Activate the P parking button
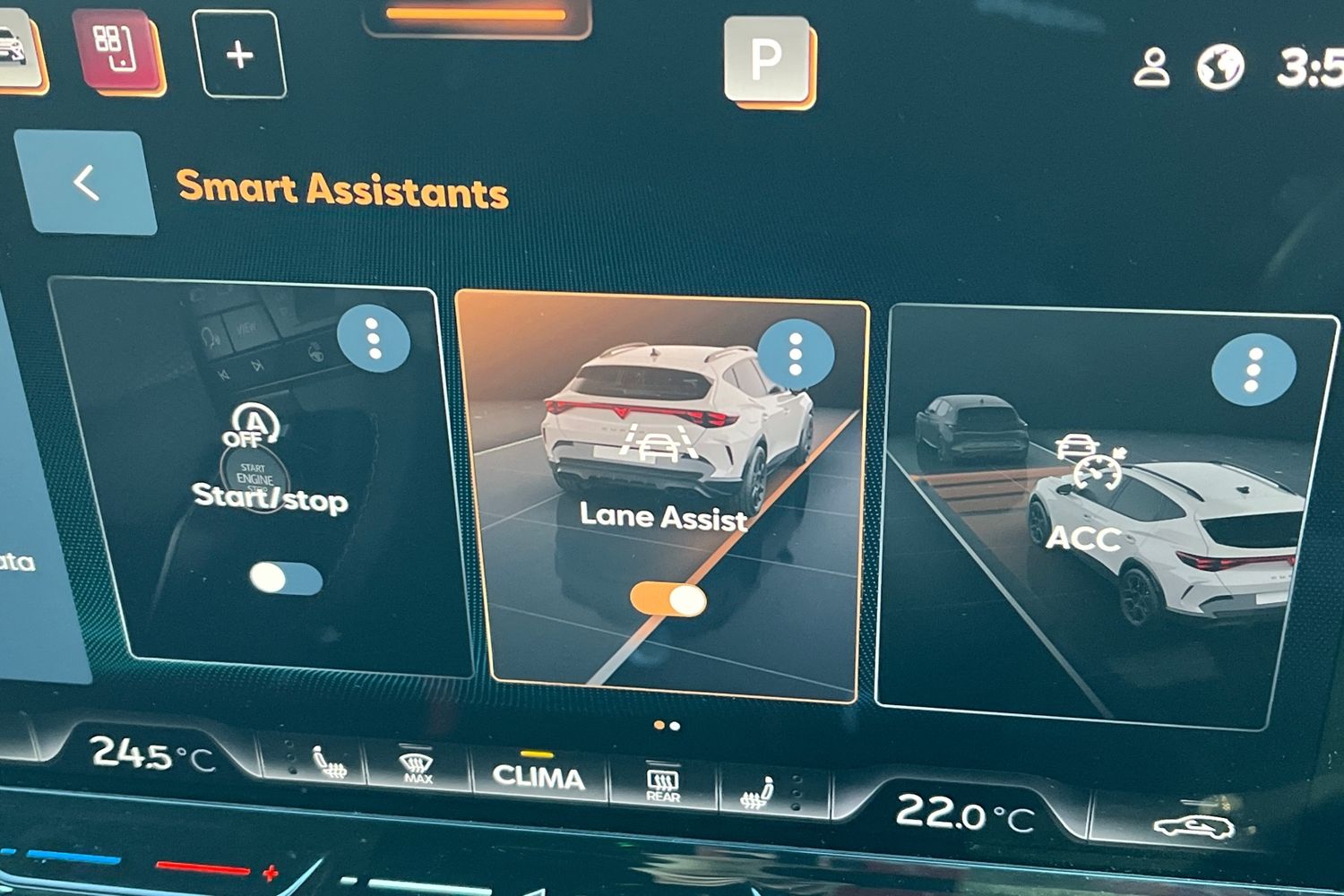The height and width of the screenshot is (896, 1344). point(766,59)
